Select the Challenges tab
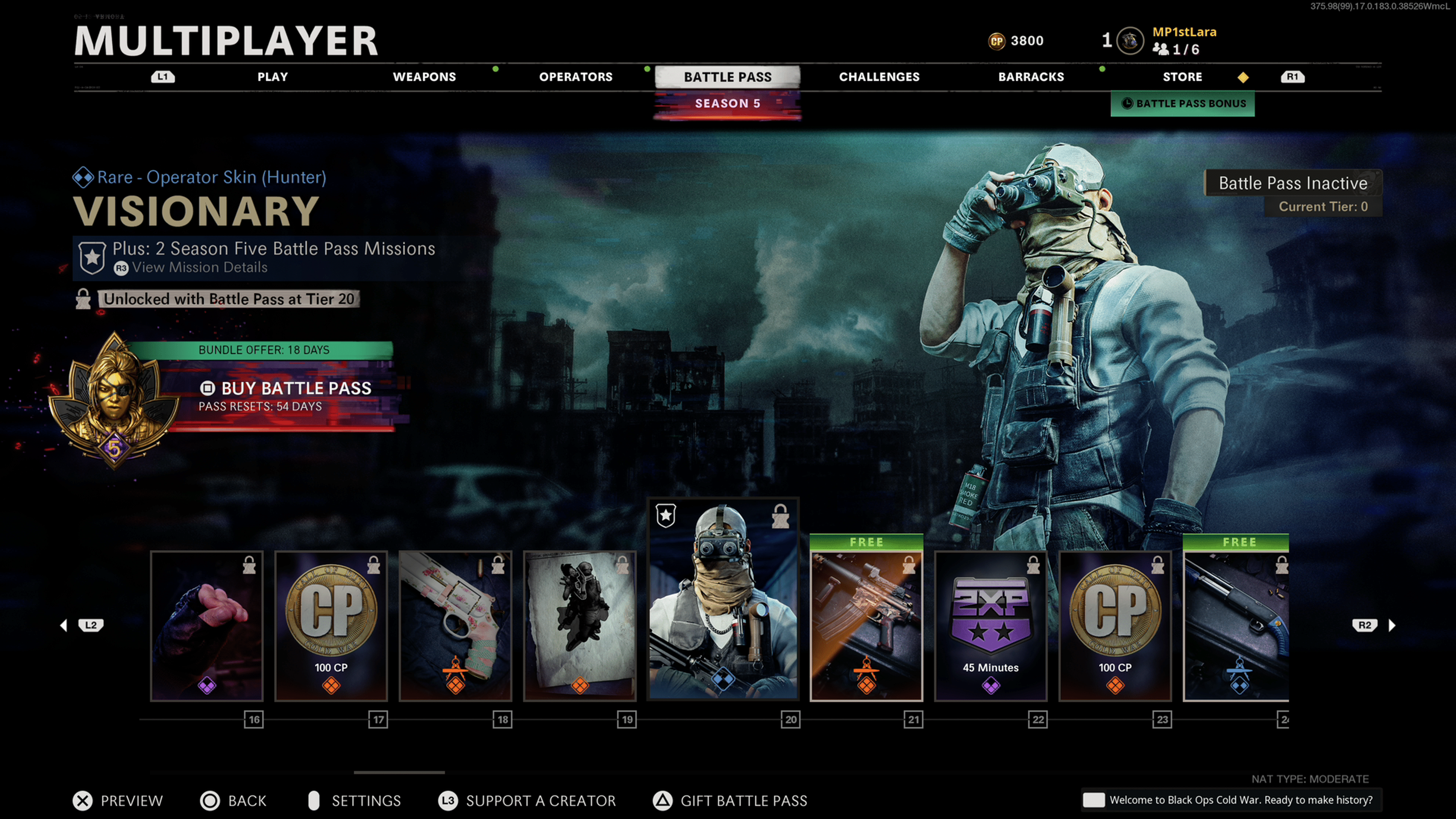Screen dimensions: 1456x819 879,77
